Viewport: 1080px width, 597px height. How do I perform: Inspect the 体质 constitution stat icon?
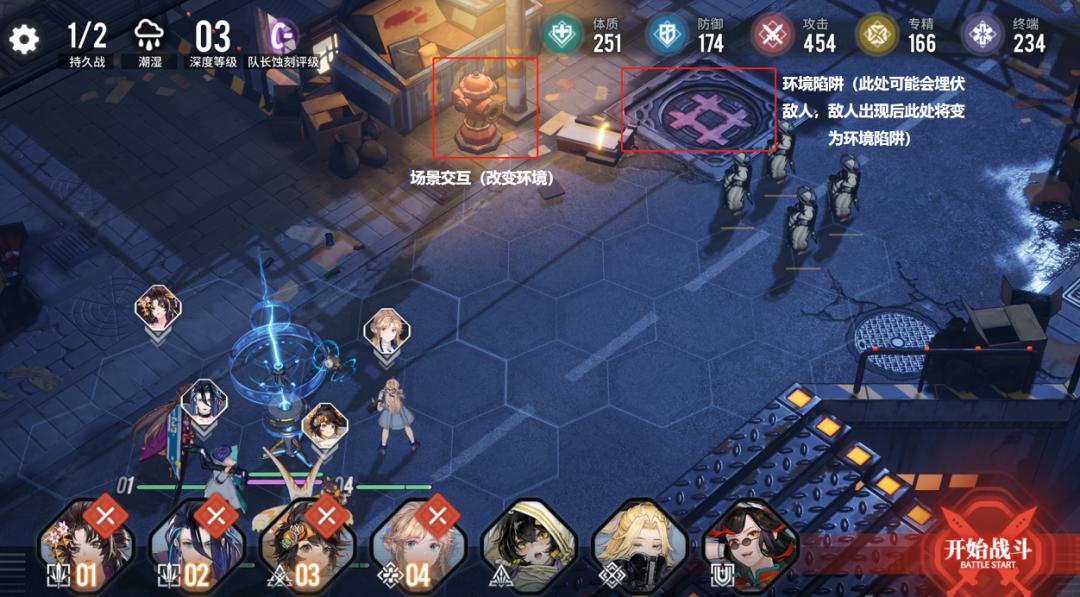coord(562,35)
